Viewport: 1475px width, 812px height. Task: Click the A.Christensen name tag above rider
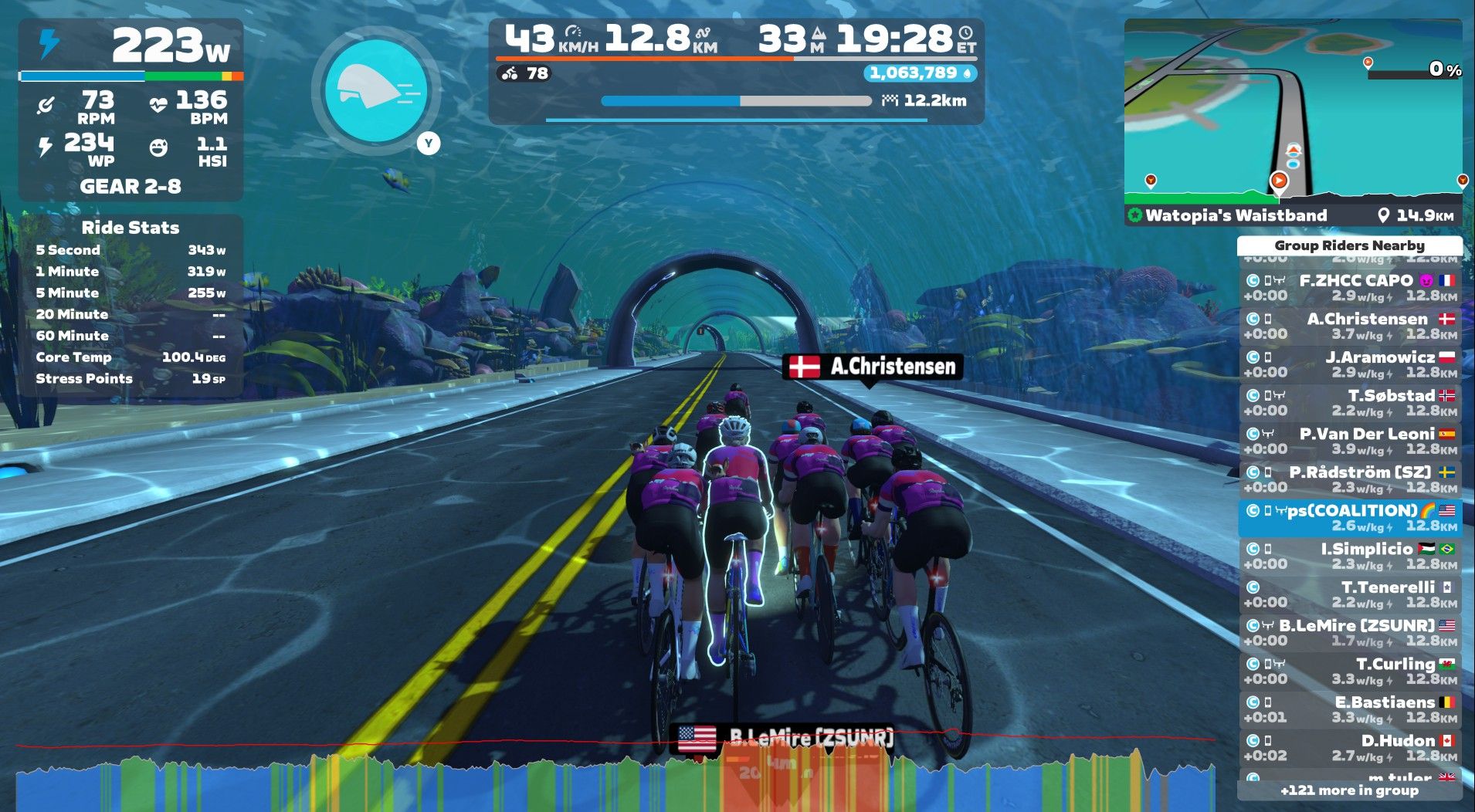pyautogui.click(x=872, y=366)
